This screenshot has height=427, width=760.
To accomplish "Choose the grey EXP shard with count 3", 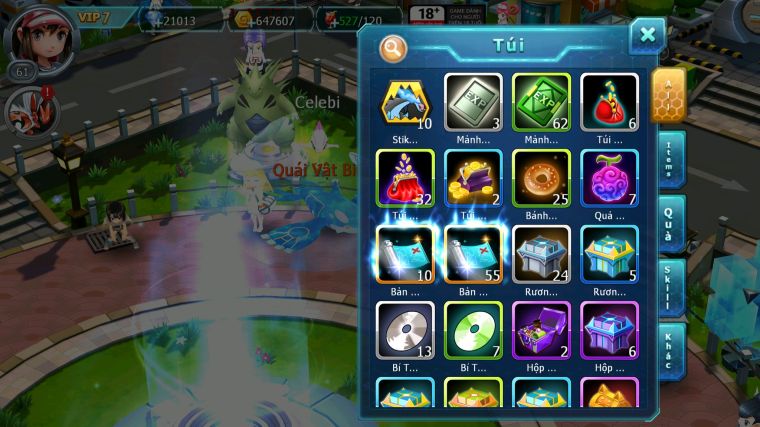I will [x=474, y=100].
